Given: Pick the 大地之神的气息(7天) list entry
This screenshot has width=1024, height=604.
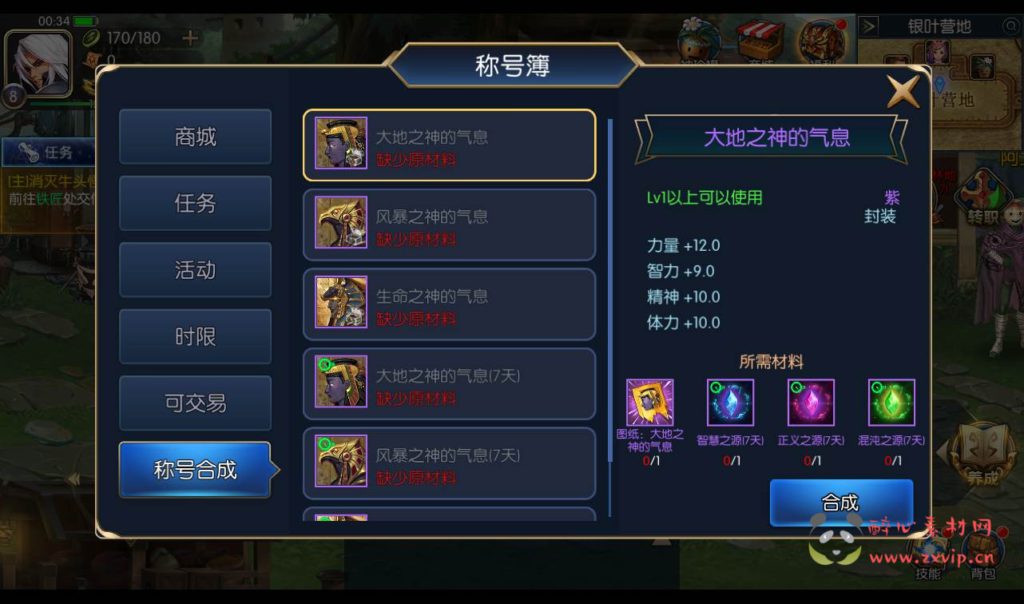Looking at the screenshot, I should [449, 384].
